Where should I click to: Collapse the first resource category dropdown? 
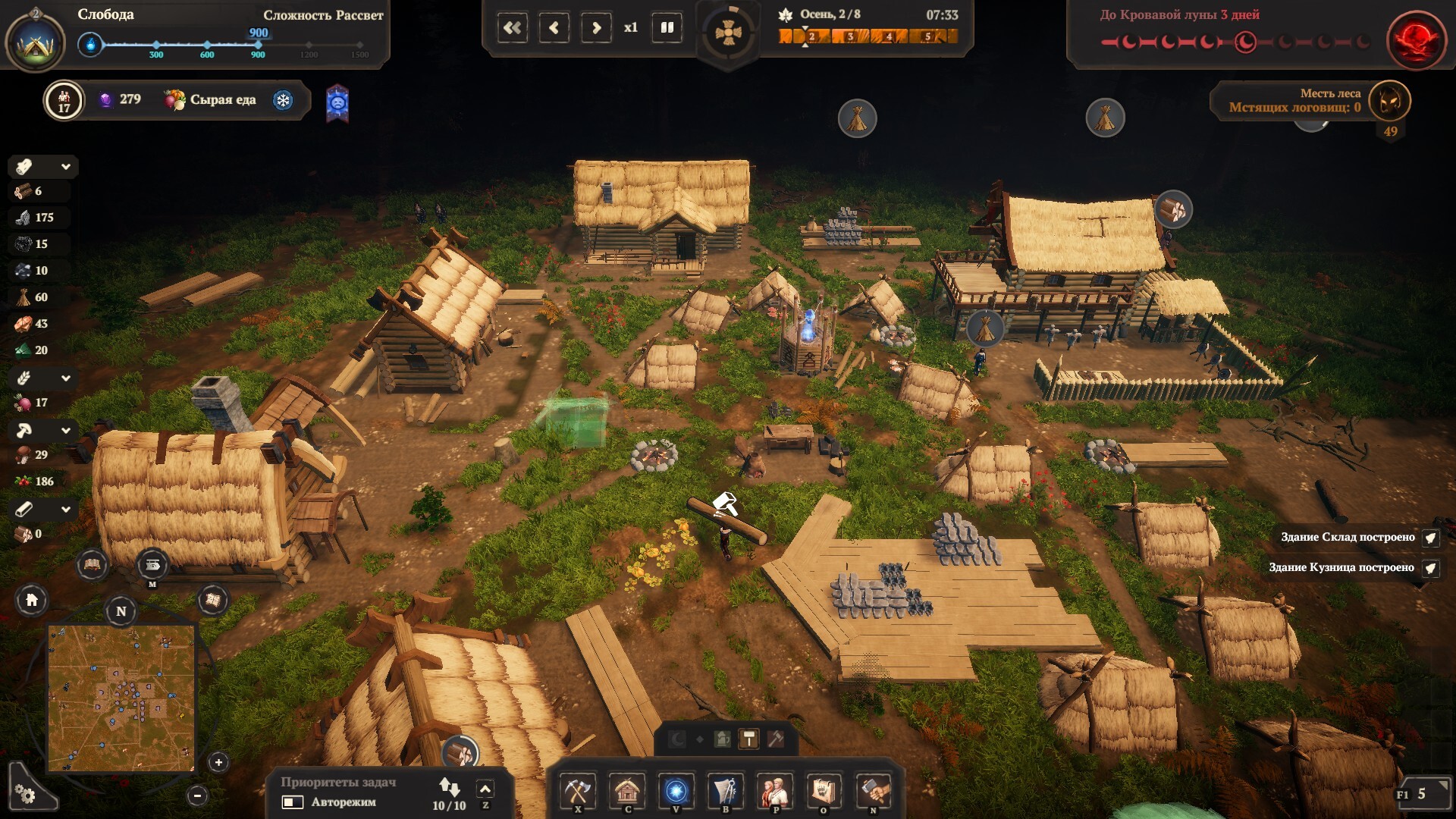66,167
